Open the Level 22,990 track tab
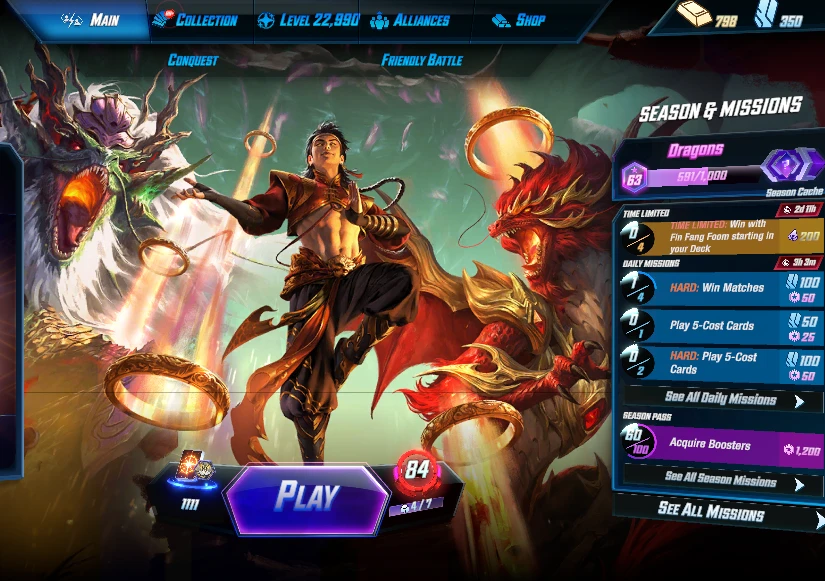 click(308, 20)
